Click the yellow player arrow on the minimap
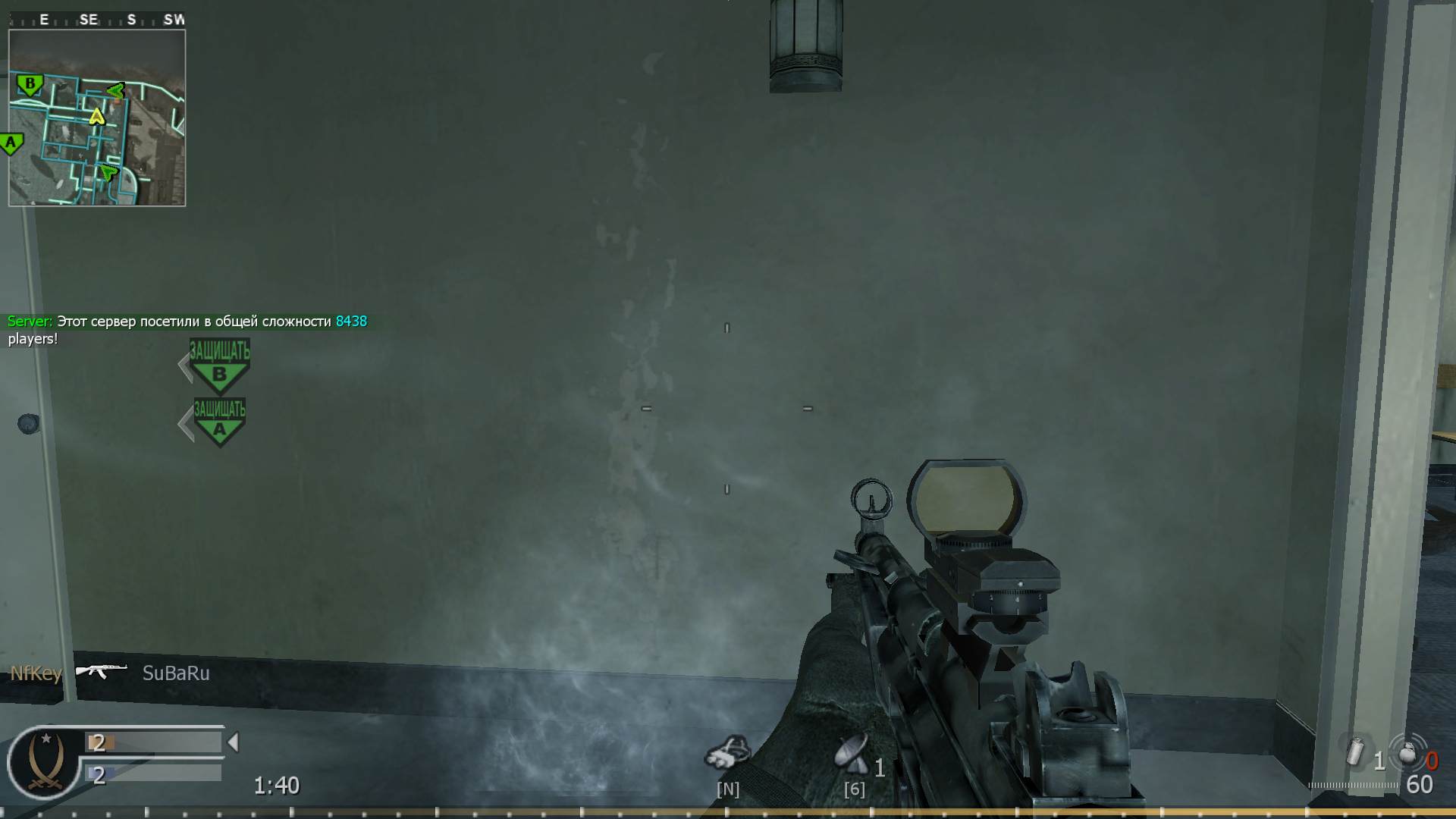The height and width of the screenshot is (819, 1456). click(x=97, y=118)
